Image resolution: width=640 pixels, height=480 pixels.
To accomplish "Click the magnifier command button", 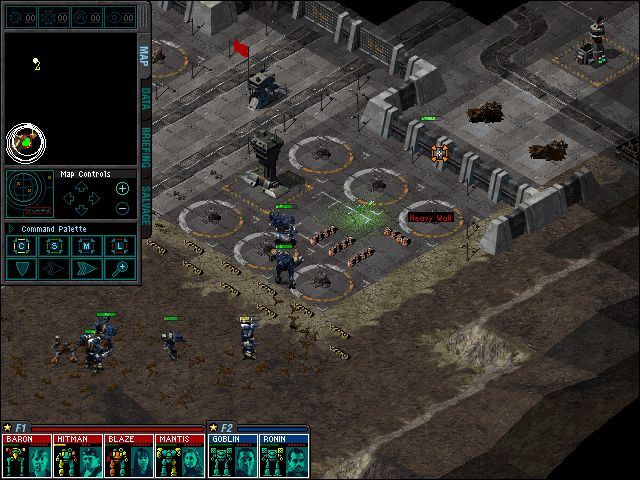I will pyautogui.click(x=120, y=268).
